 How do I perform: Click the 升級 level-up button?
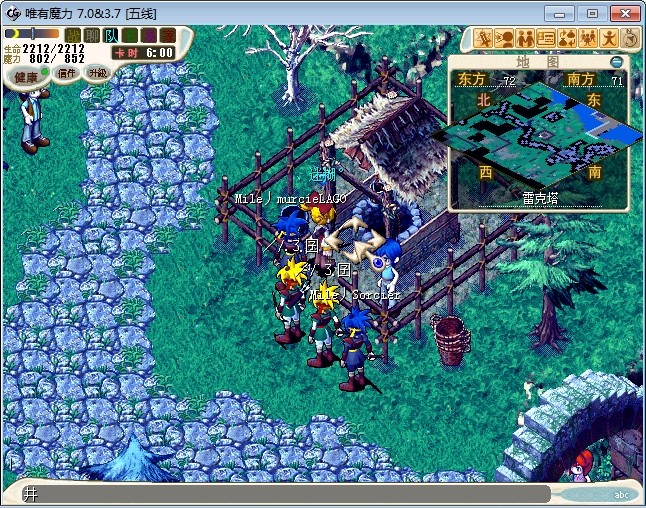coord(97,73)
